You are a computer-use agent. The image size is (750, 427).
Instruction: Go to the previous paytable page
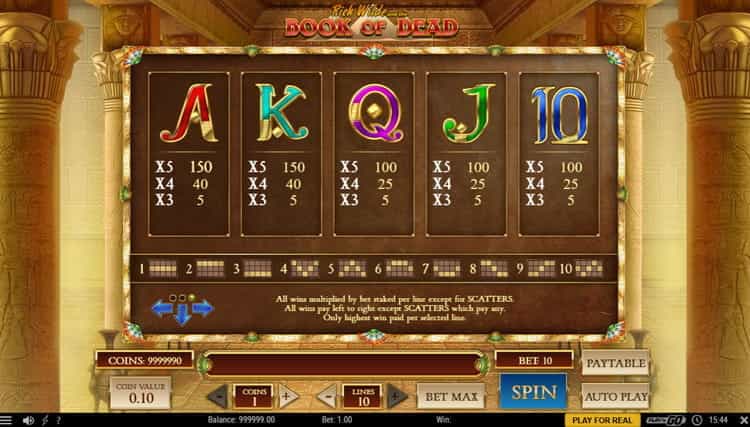tap(164, 309)
